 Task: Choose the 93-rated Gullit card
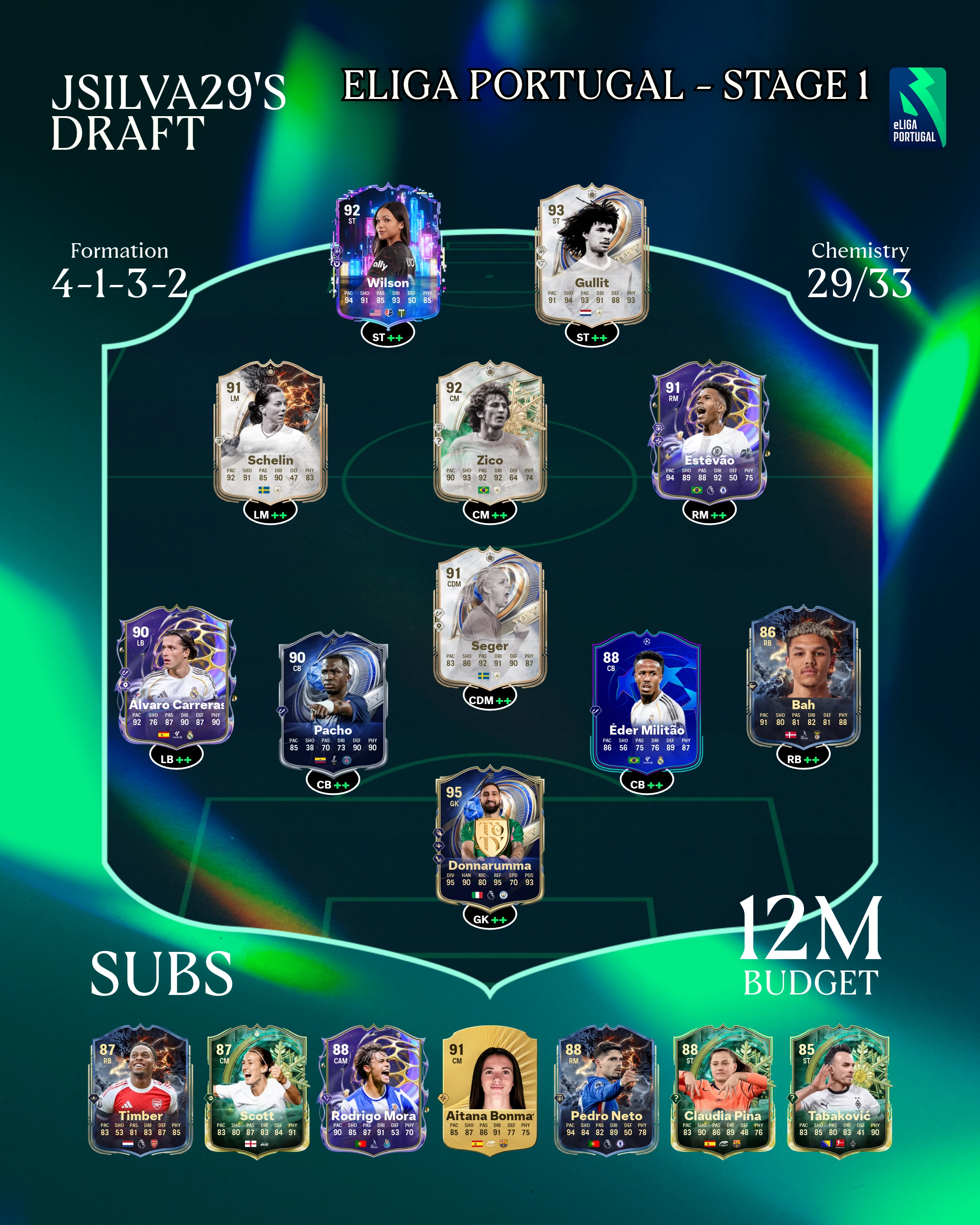coord(592,254)
